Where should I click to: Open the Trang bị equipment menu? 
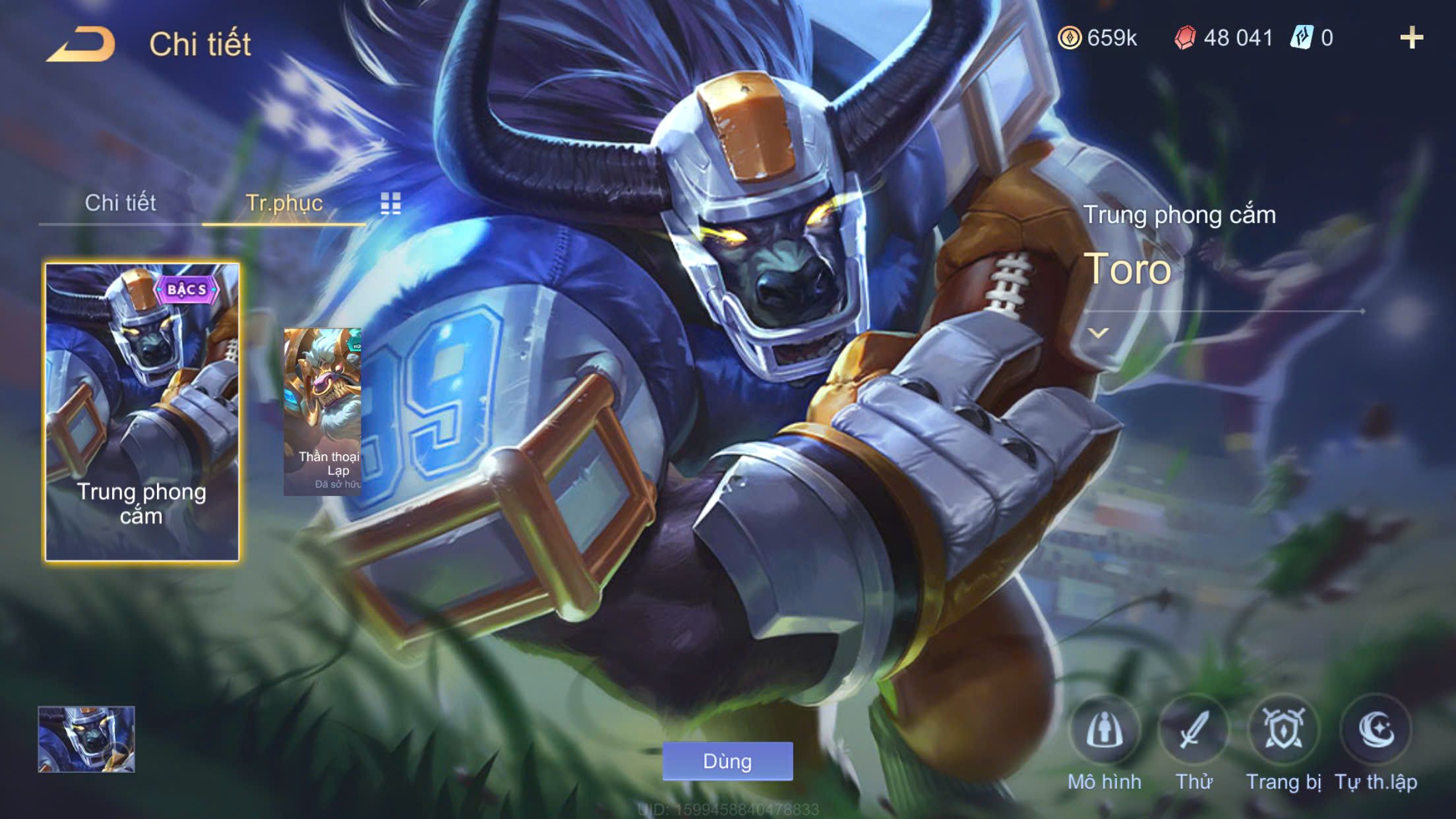tap(1283, 731)
